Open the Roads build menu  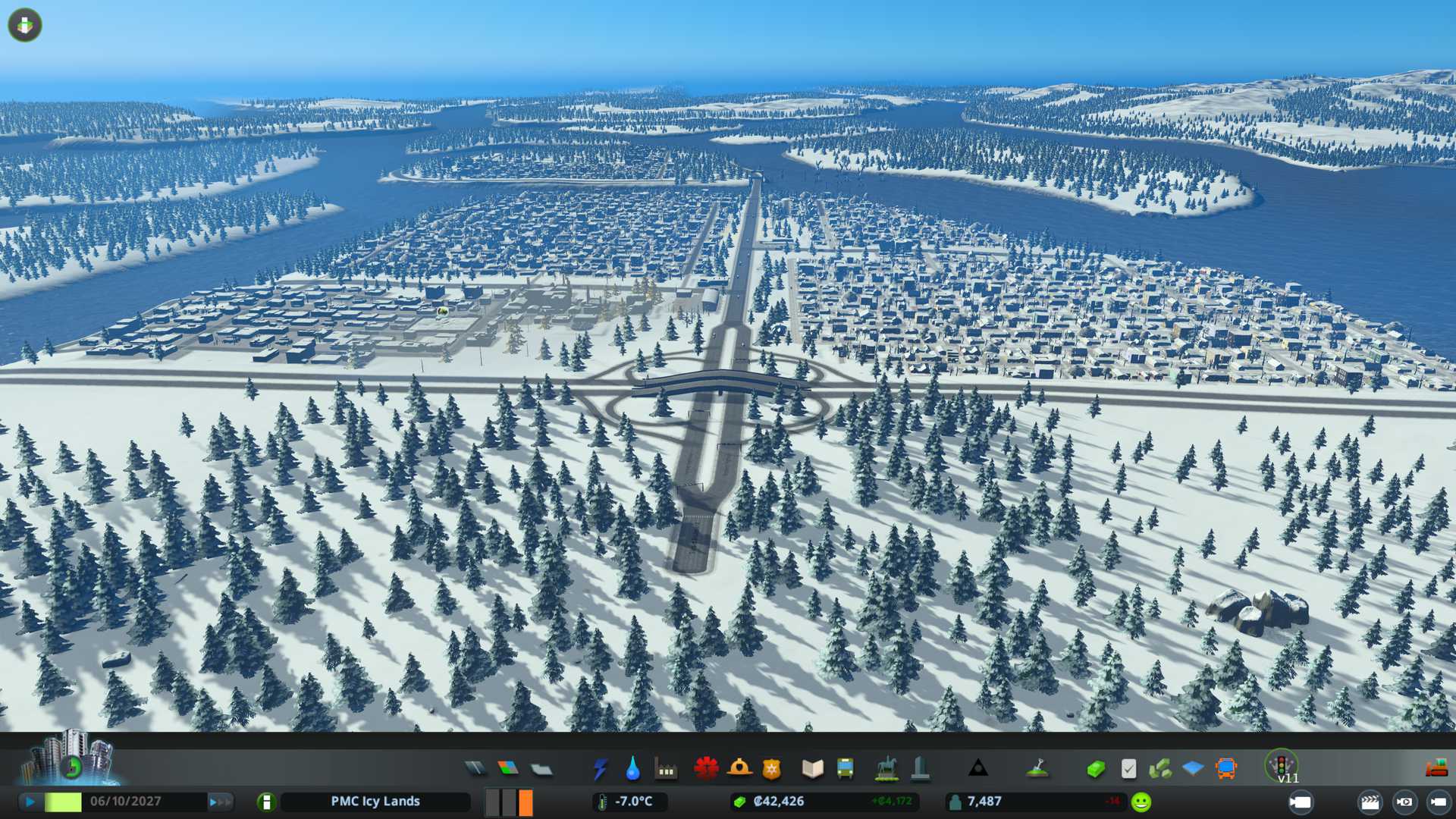click(475, 769)
